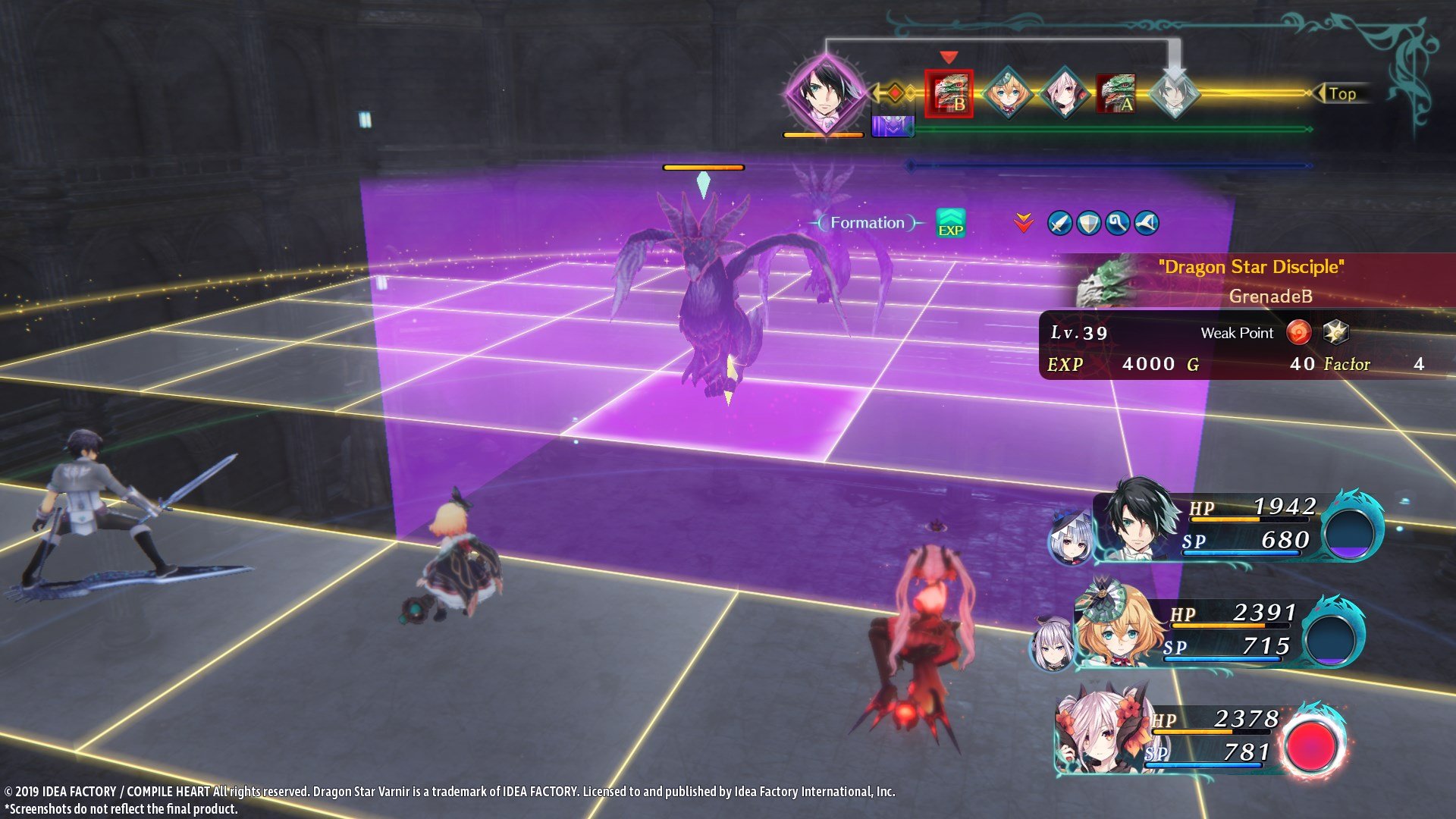
Task: Select the red double-arrow debuff icon
Action: [x=1023, y=222]
